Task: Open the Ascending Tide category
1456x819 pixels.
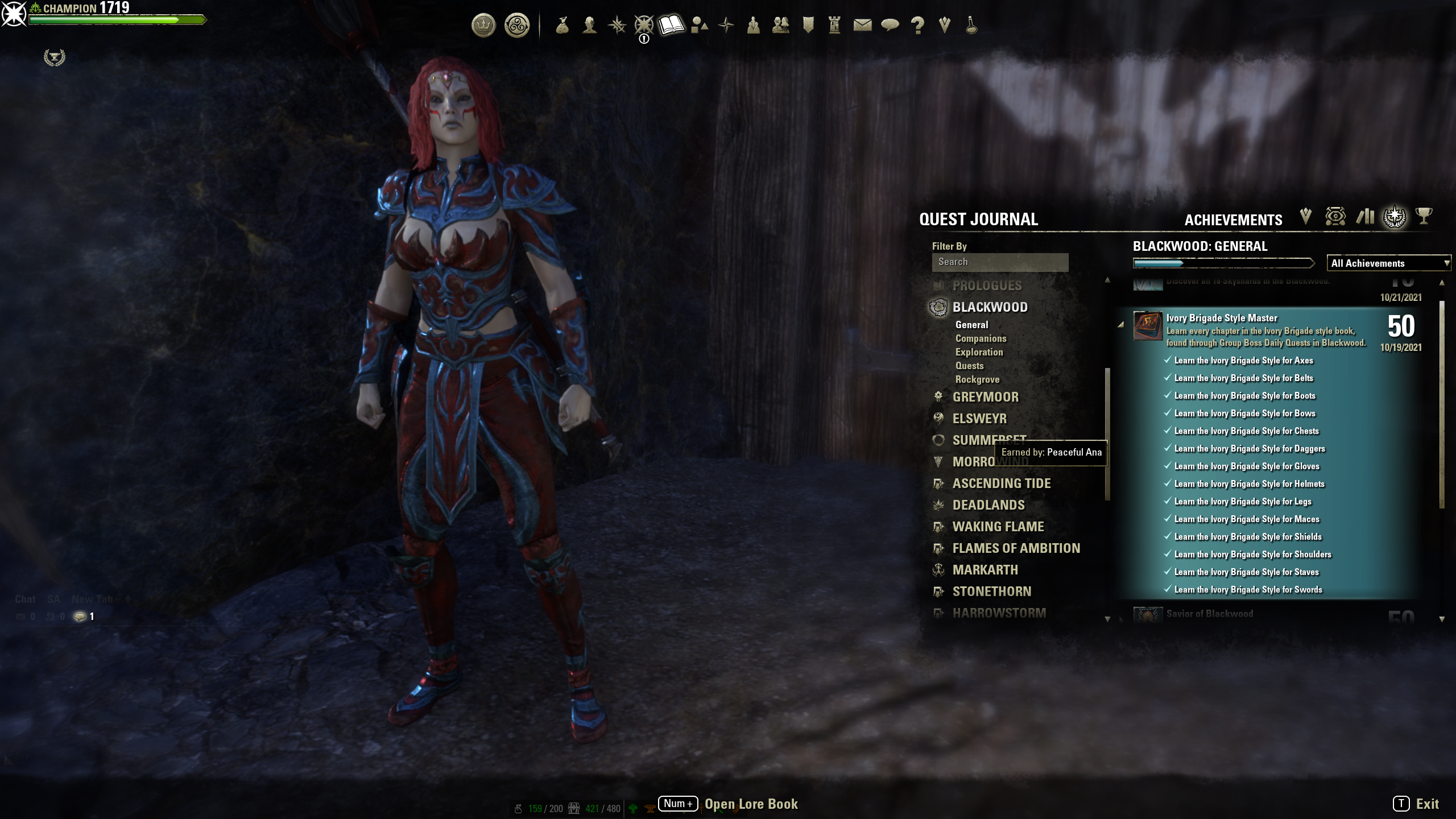Action: pos(1001,483)
